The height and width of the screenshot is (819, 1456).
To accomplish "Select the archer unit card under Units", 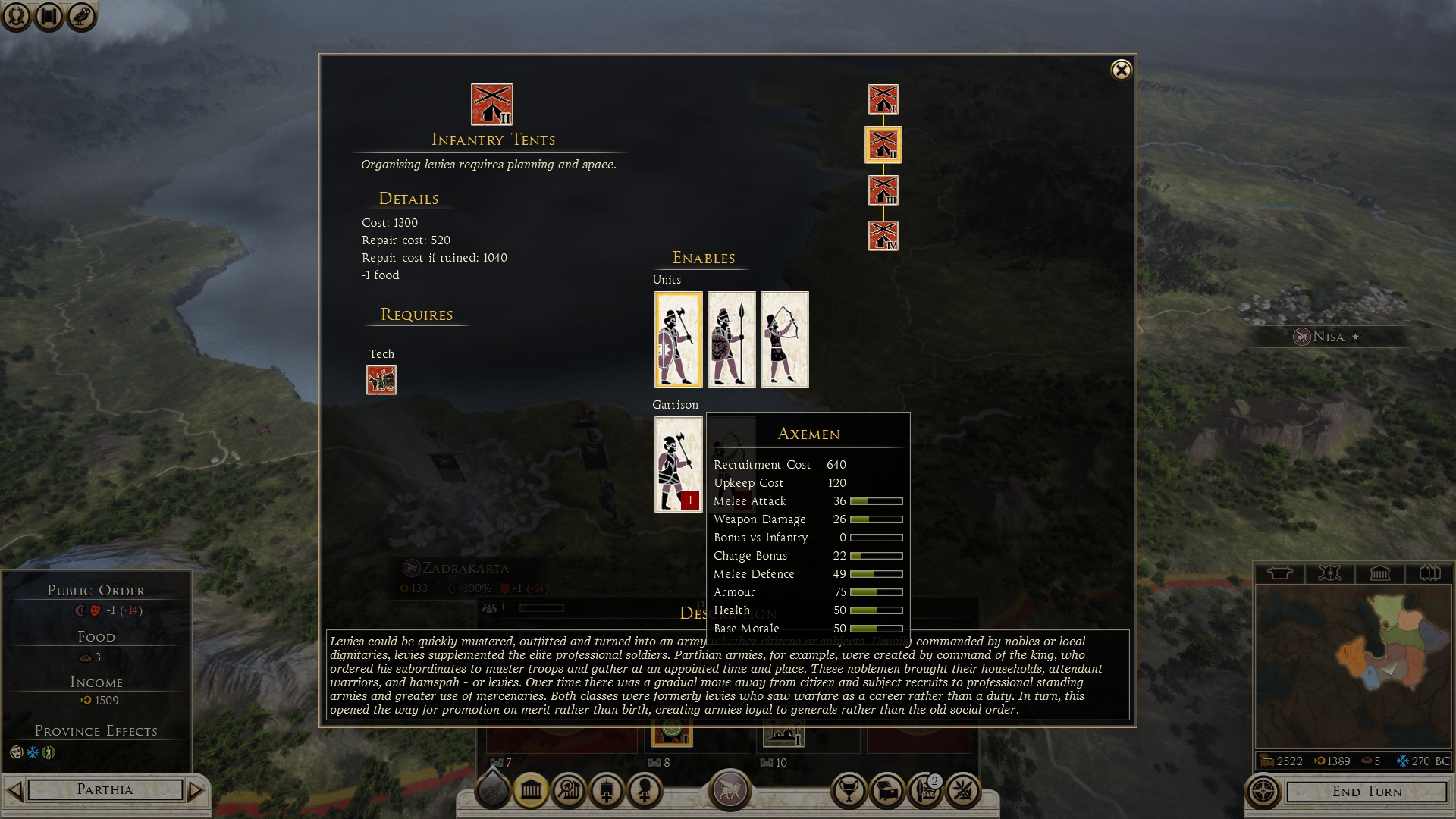I will pyautogui.click(x=784, y=340).
